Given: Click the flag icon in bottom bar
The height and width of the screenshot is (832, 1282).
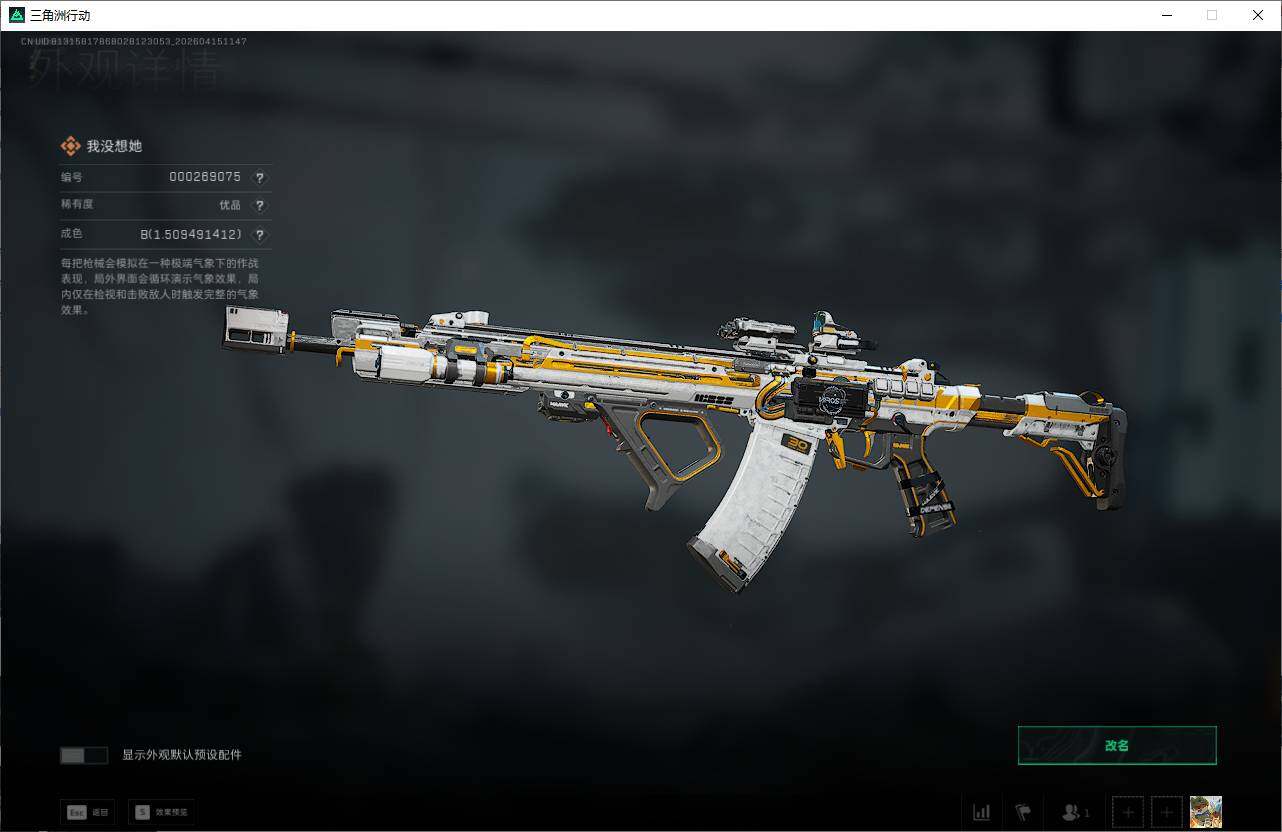Looking at the screenshot, I should click(x=1023, y=812).
